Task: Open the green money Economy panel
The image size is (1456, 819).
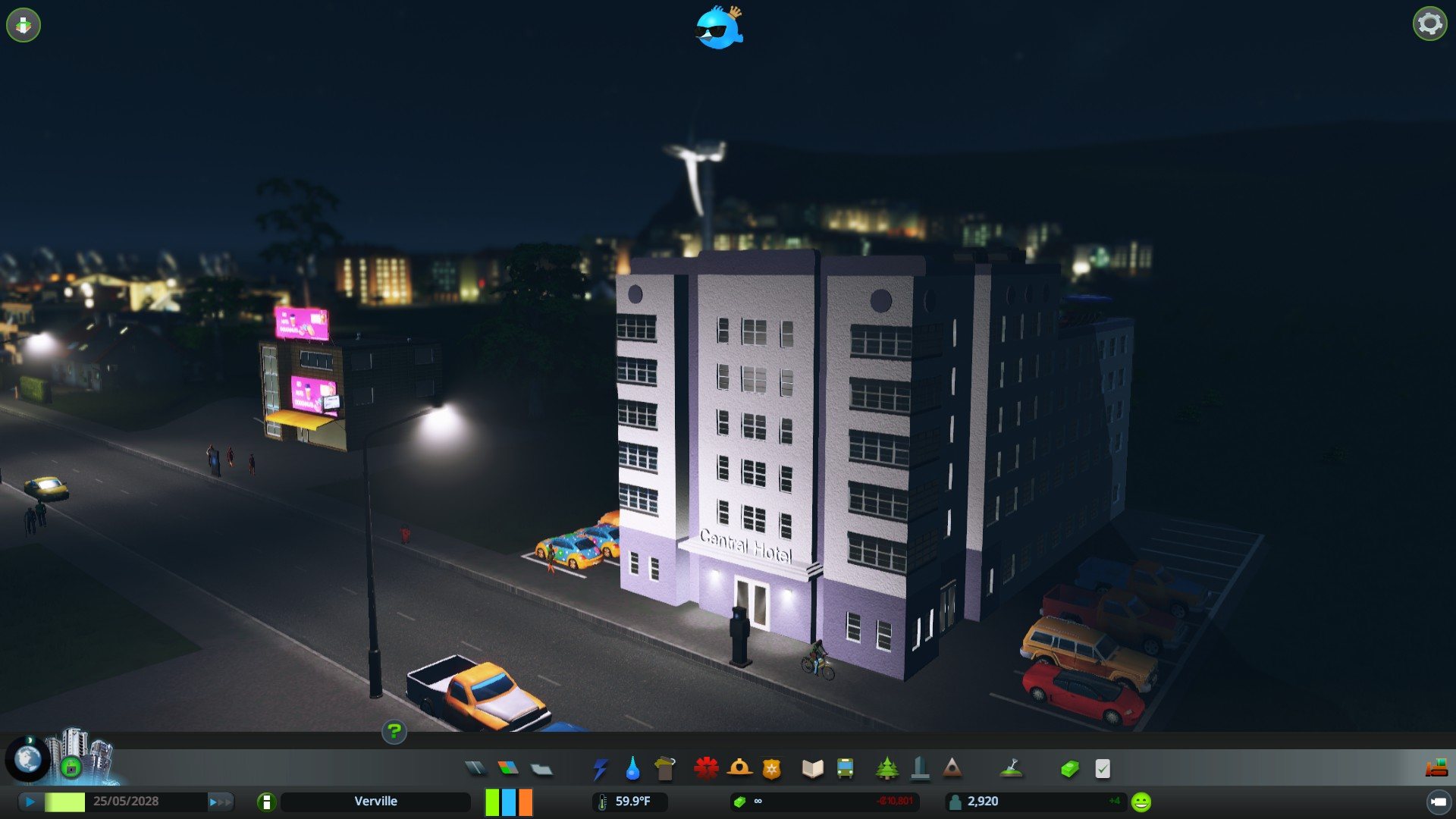Action: (x=1069, y=769)
